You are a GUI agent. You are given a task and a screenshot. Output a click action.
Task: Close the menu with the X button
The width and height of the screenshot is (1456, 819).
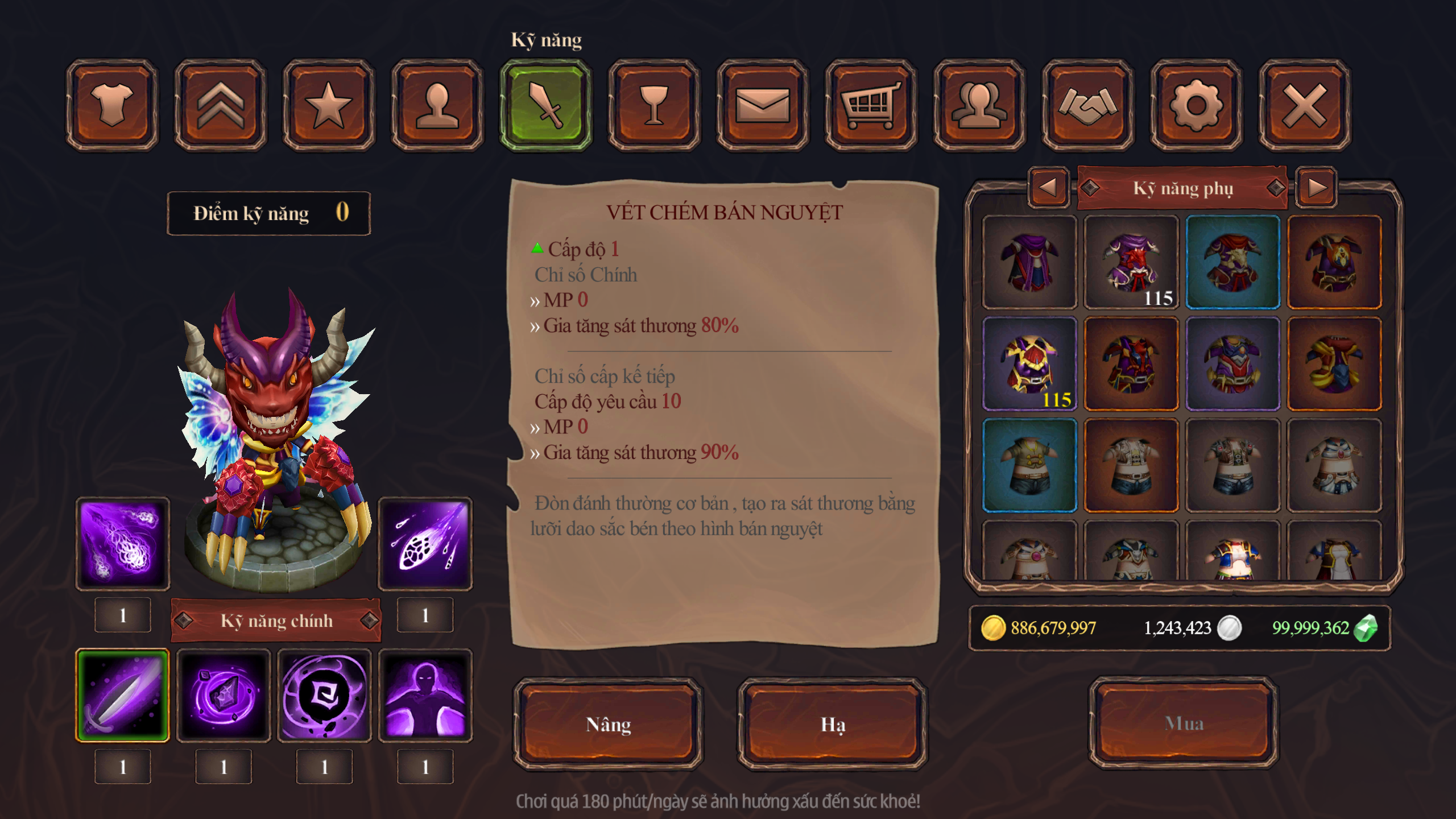coord(1304,105)
